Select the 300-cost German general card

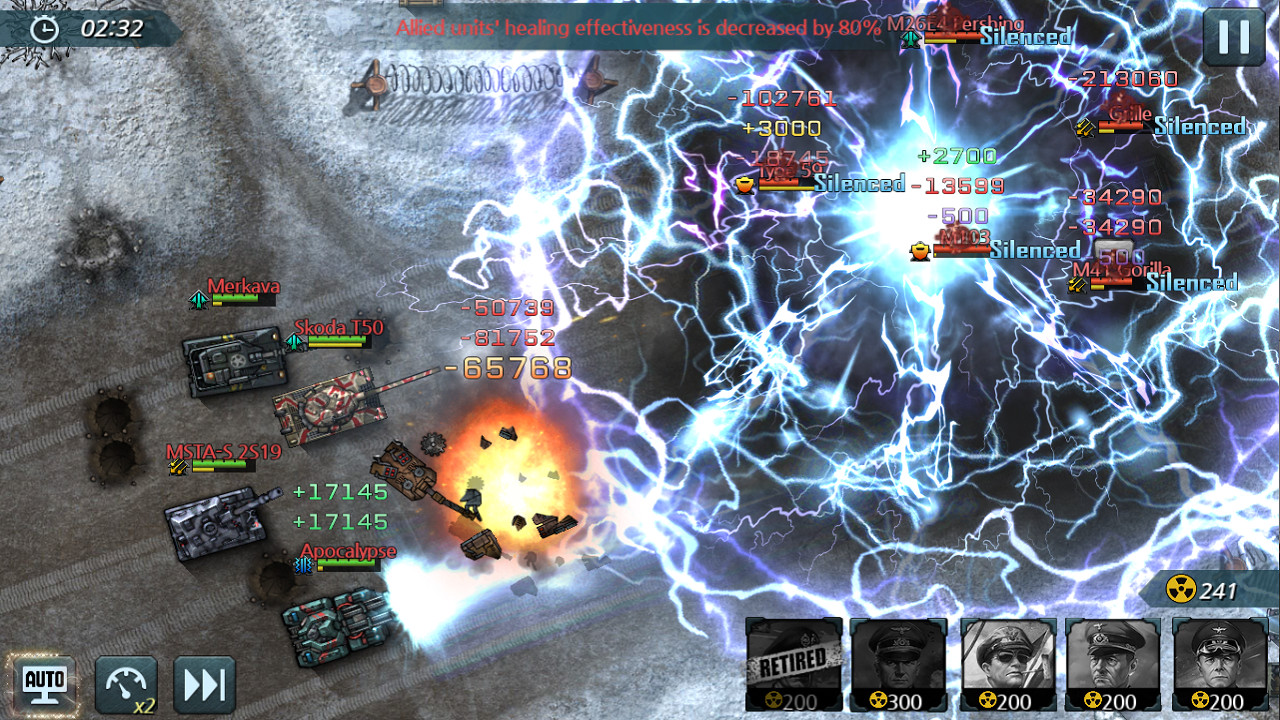(897, 664)
